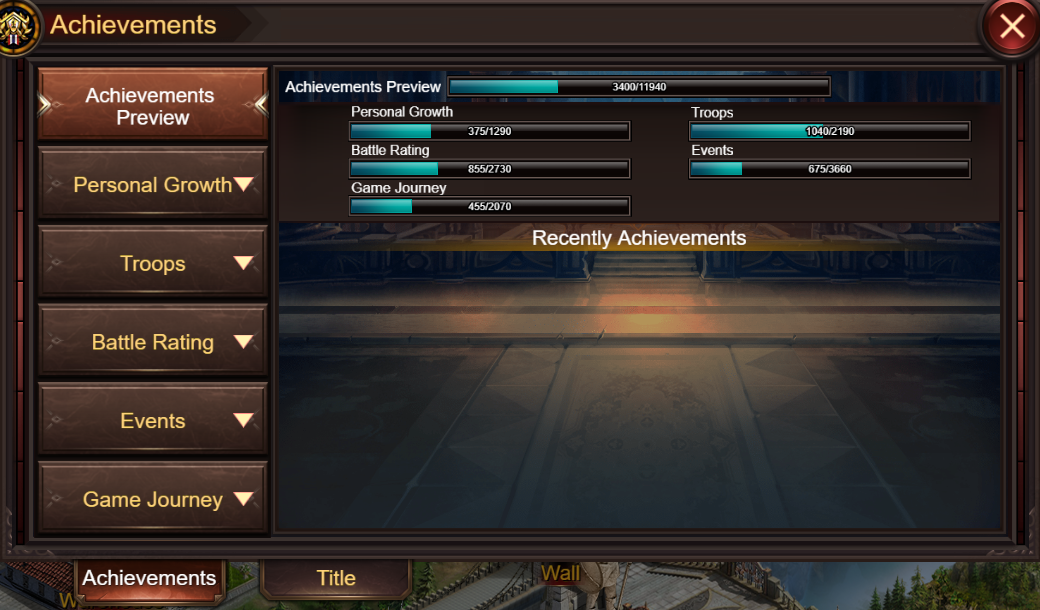Image resolution: width=1040 pixels, height=610 pixels.
Task: Close the Achievements window
Action: (x=1011, y=27)
